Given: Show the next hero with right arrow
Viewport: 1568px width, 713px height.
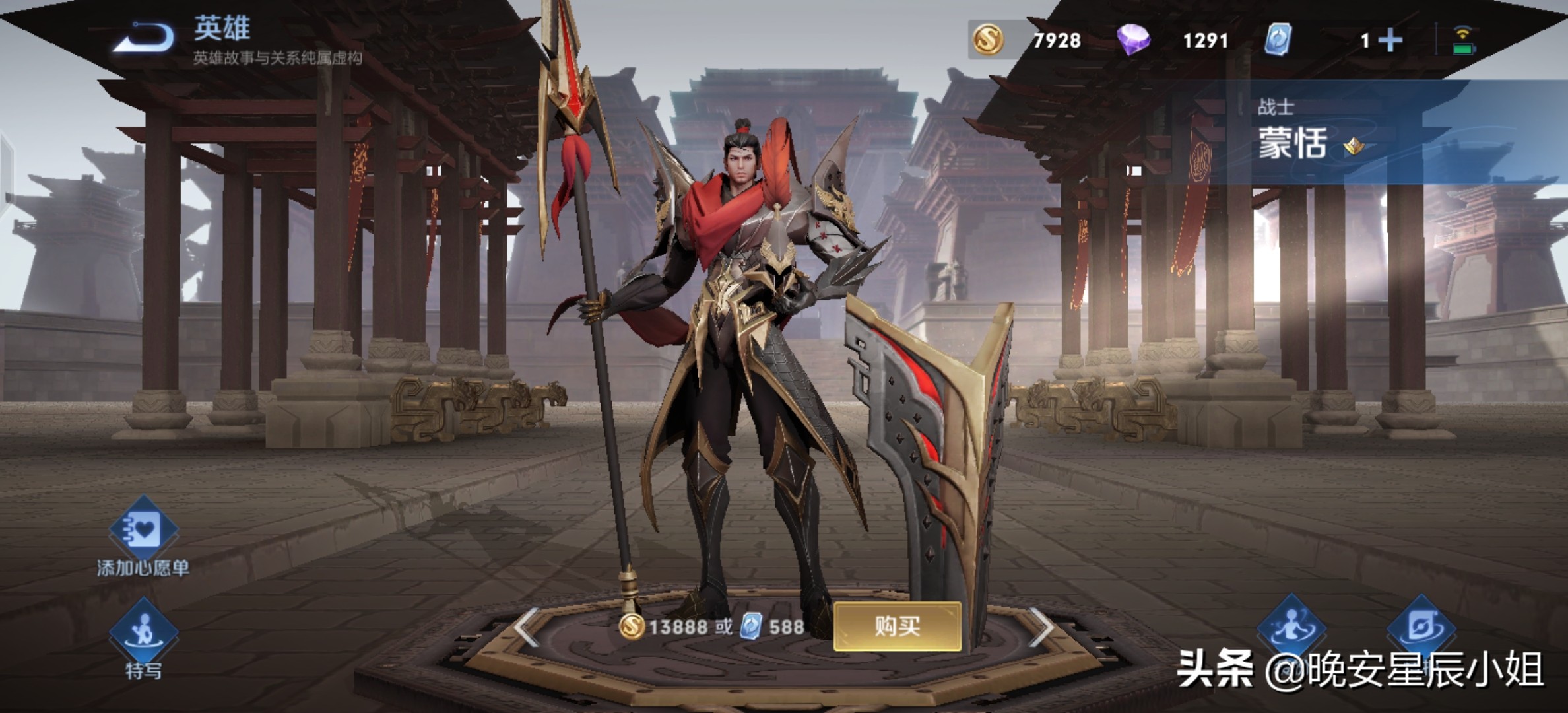Looking at the screenshot, I should pos(1041,627).
